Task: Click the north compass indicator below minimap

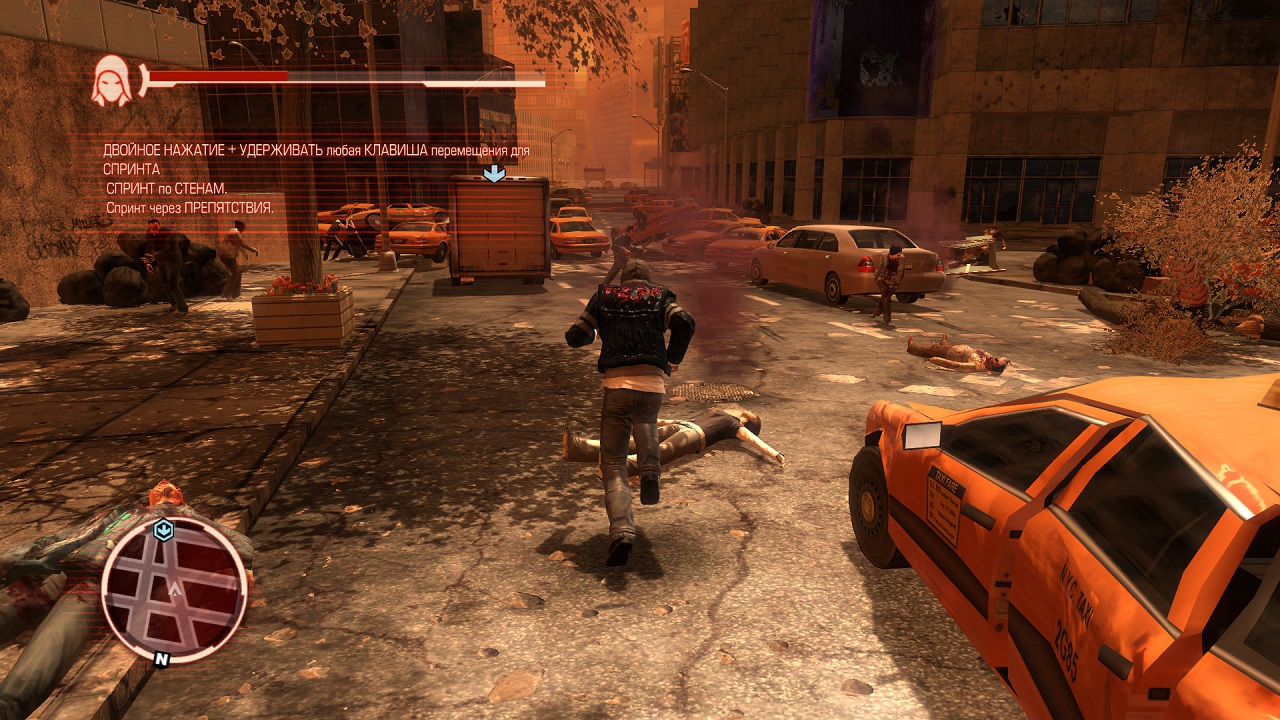Action: 160,659
